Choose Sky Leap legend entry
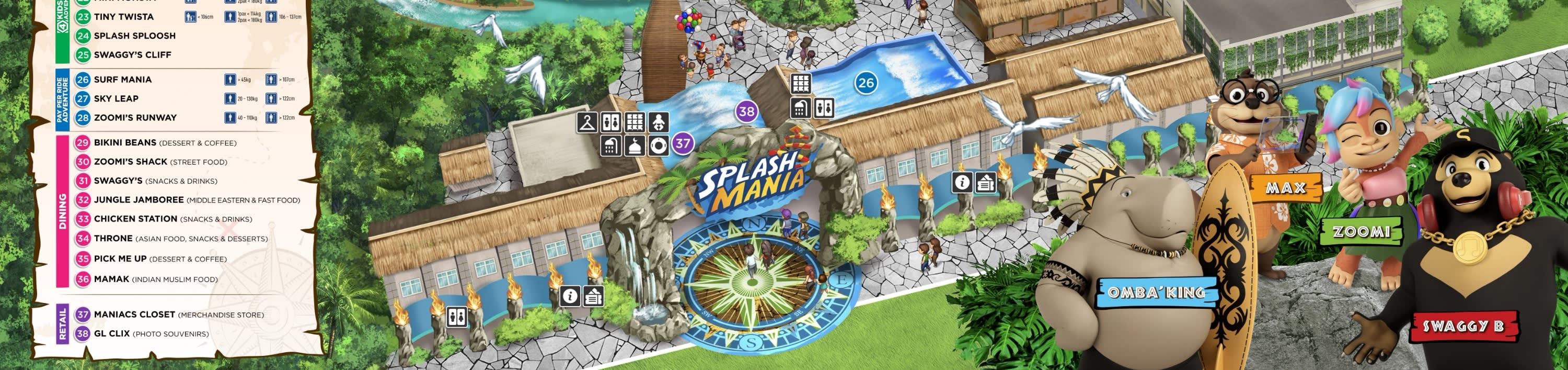The image size is (1568, 370). coord(116,99)
